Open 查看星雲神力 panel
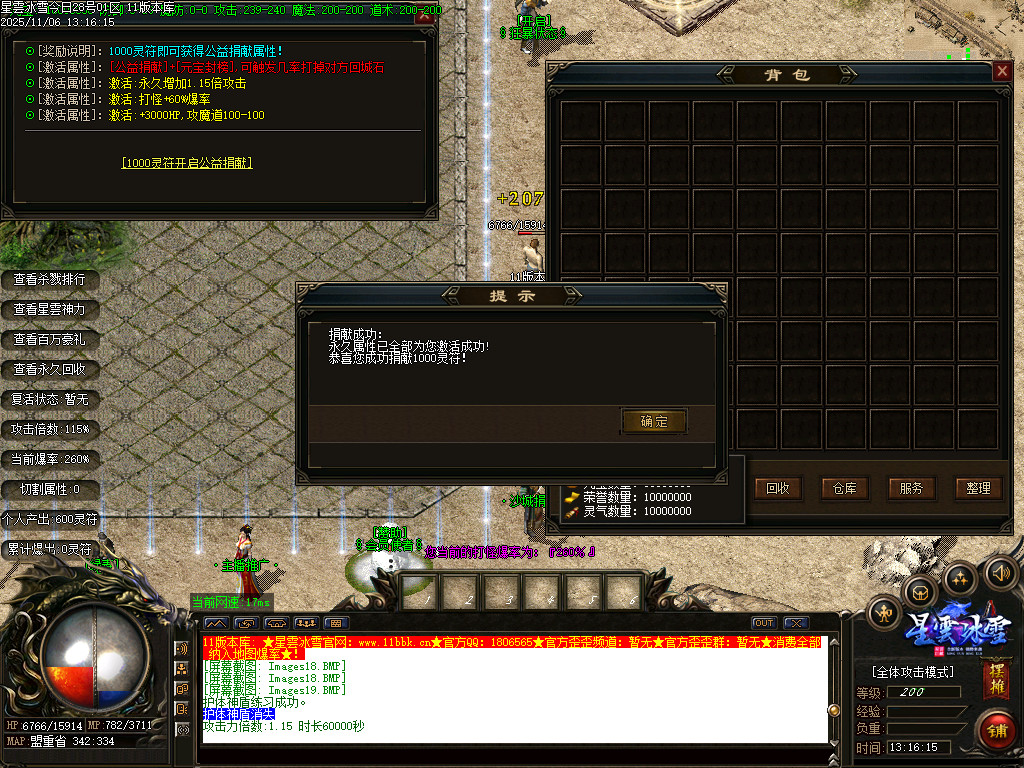Image resolution: width=1024 pixels, height=768 pixels. pos(49,309)
